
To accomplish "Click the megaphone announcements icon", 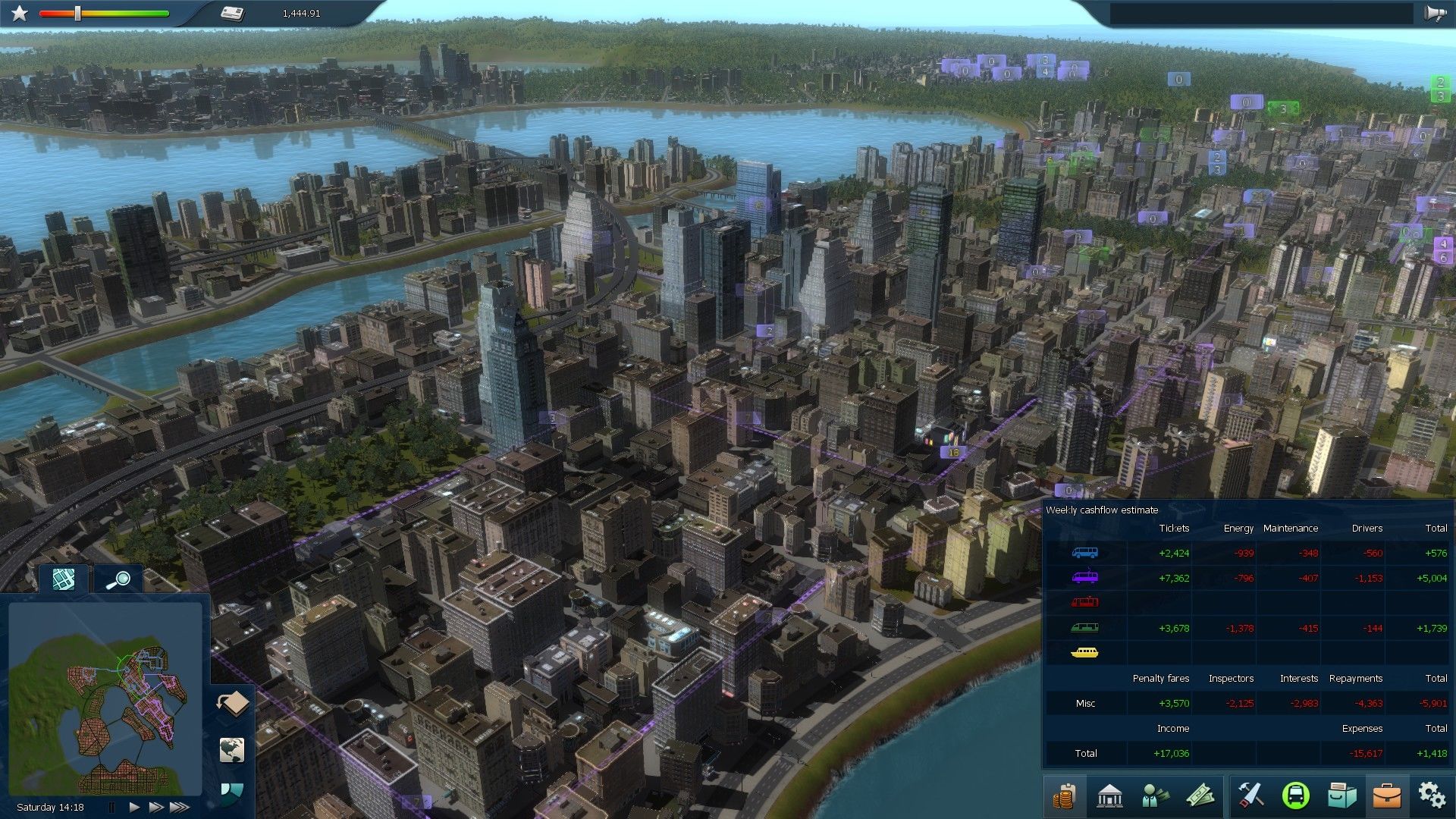I will tap(1434, 14).
